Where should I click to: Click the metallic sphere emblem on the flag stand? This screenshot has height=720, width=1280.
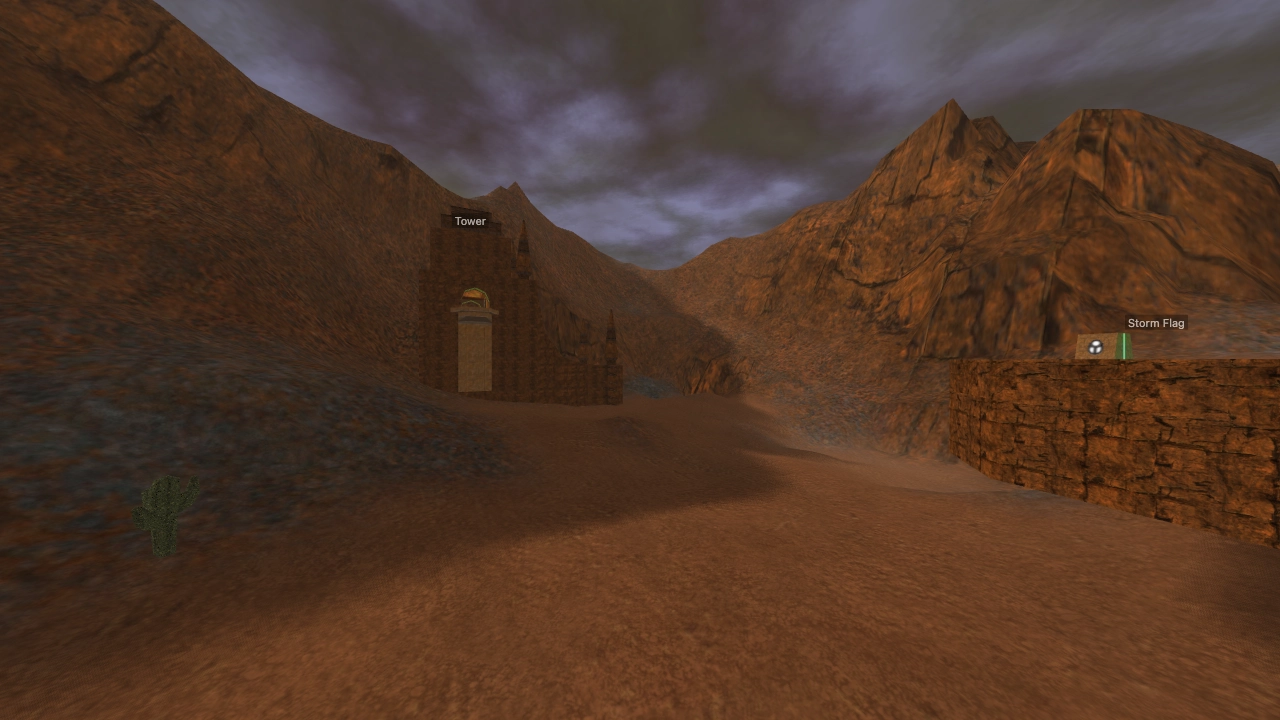click(1096, 347)
